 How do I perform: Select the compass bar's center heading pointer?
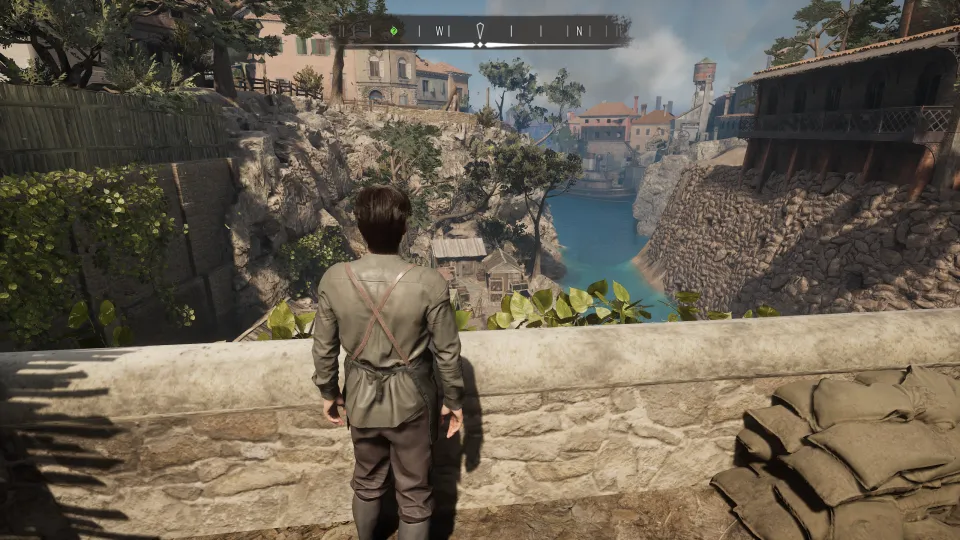pos(480,32)
